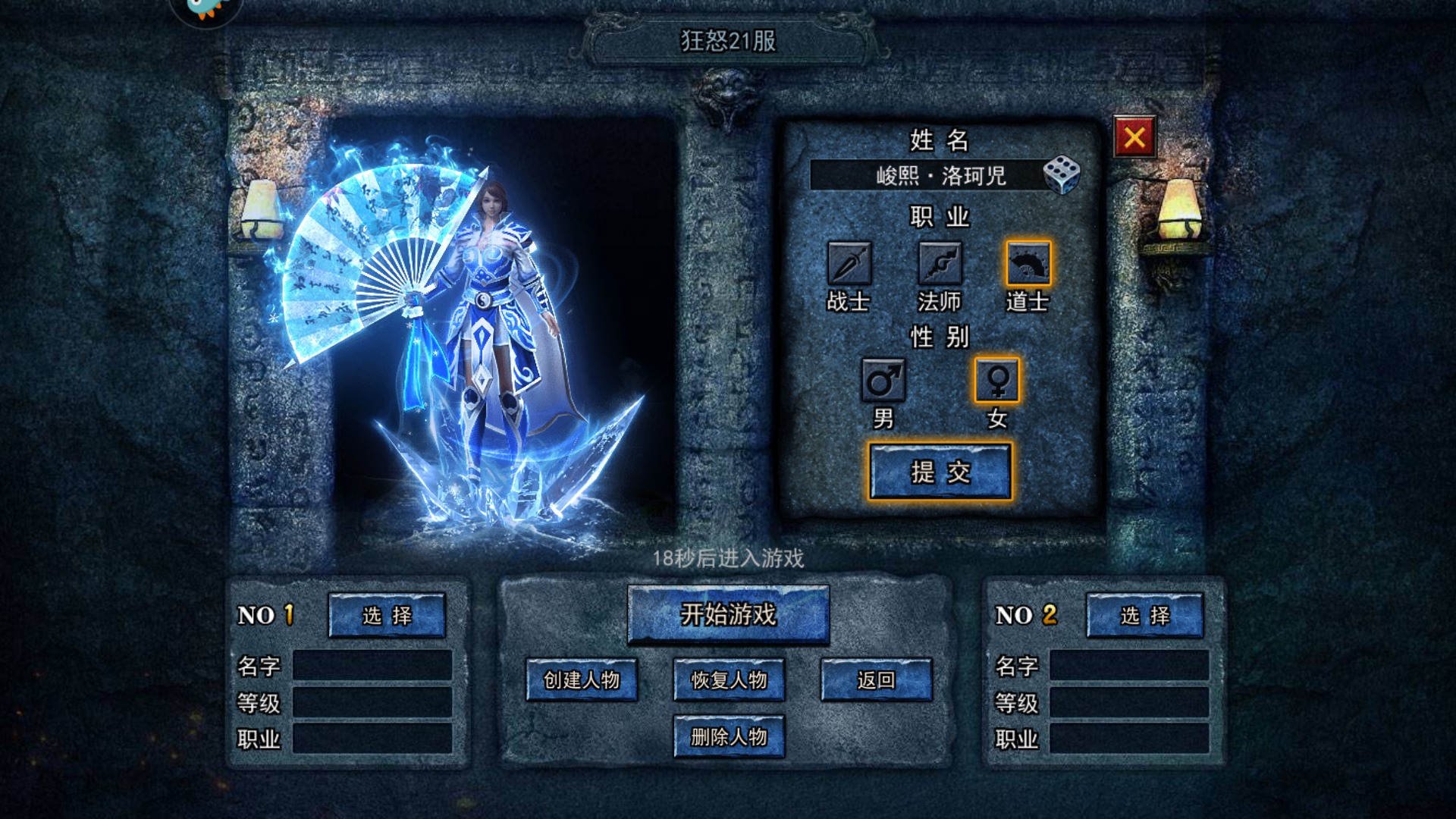Click the 恢复人物 restore character button
The height and width of the screenshot is (819, 1456).
[729, 679]
